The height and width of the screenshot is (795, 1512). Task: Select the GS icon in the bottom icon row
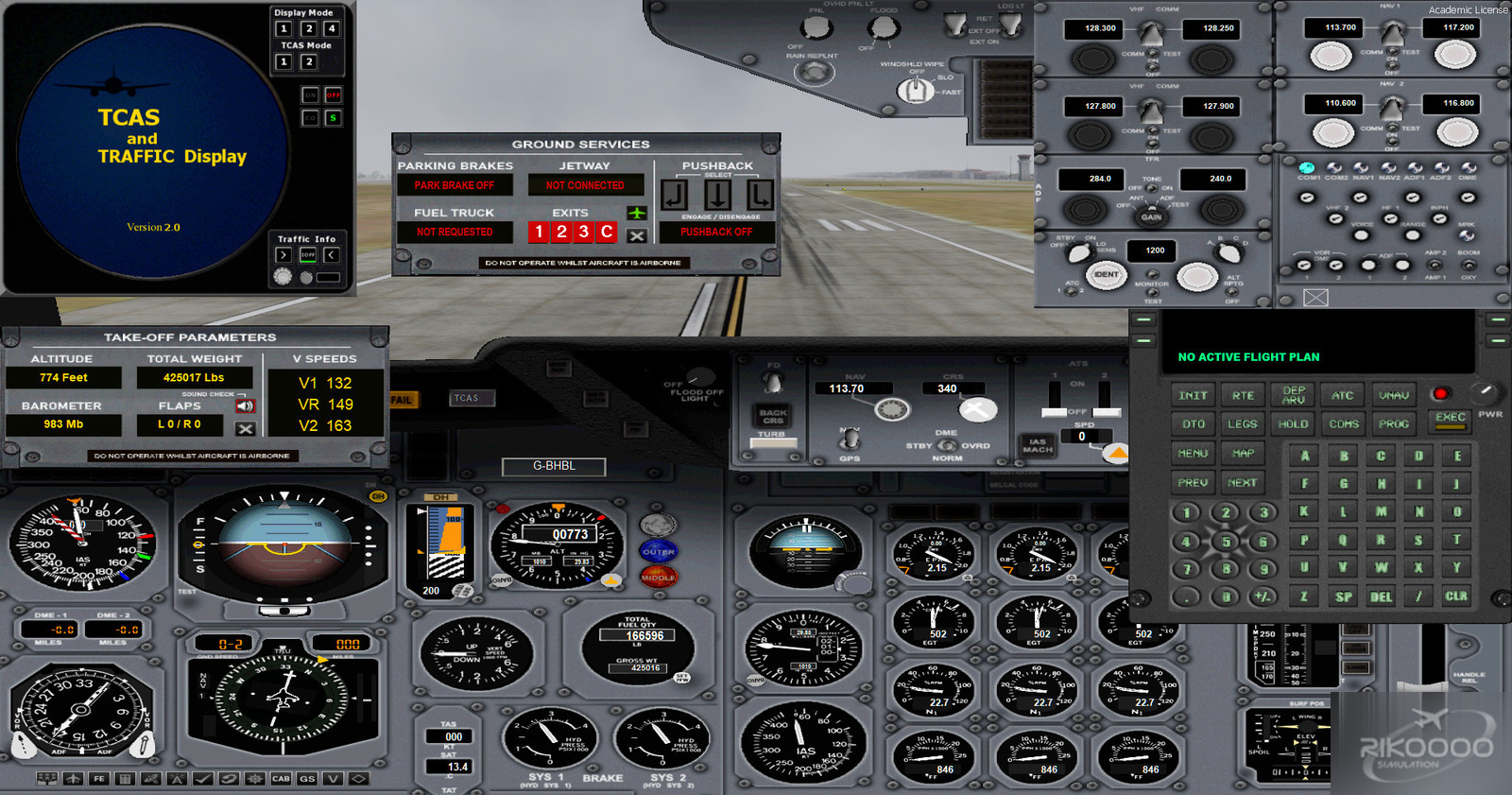tap(304, 779)
